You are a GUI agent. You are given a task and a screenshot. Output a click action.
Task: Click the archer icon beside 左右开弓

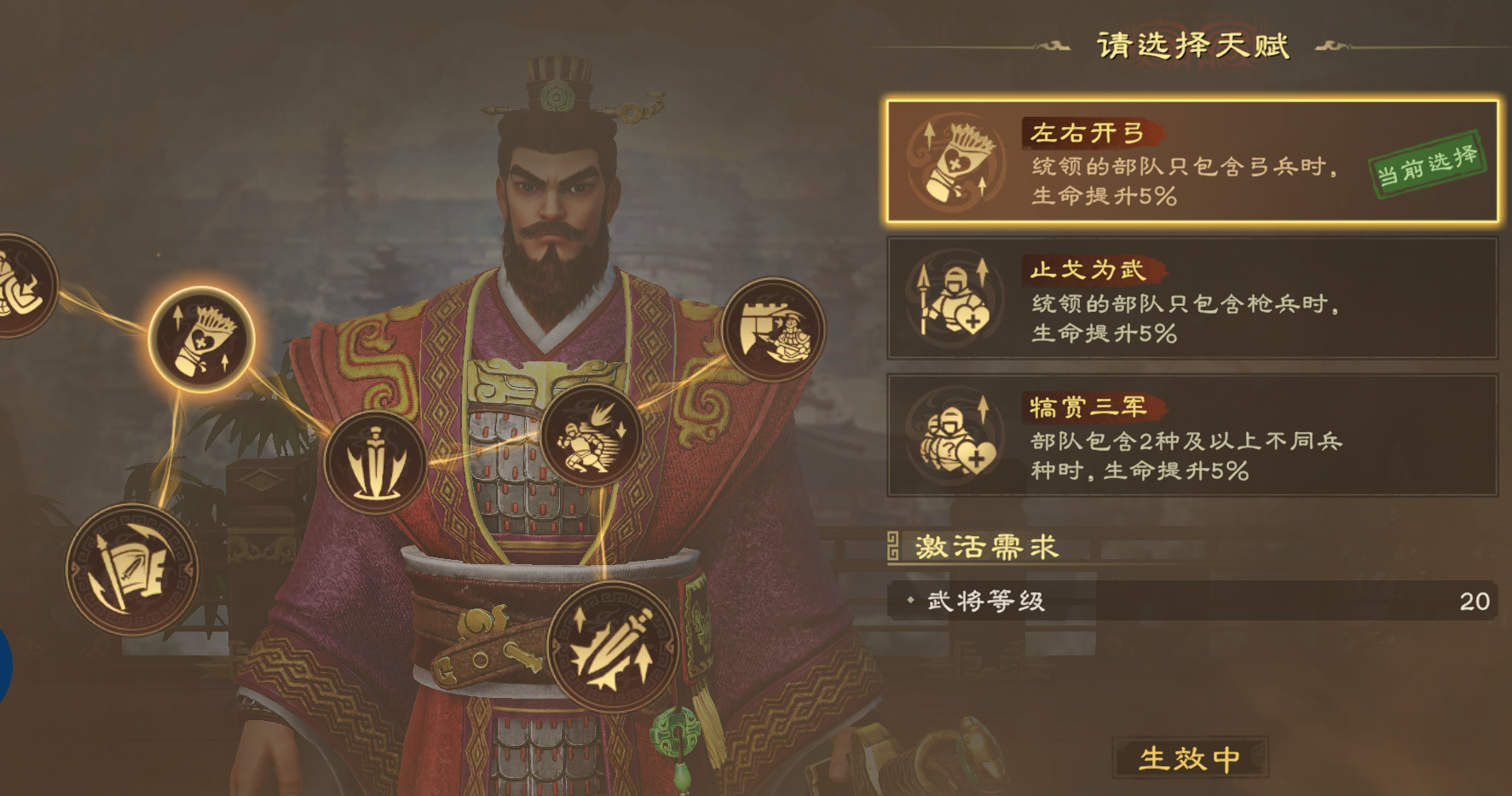(952, 164)
